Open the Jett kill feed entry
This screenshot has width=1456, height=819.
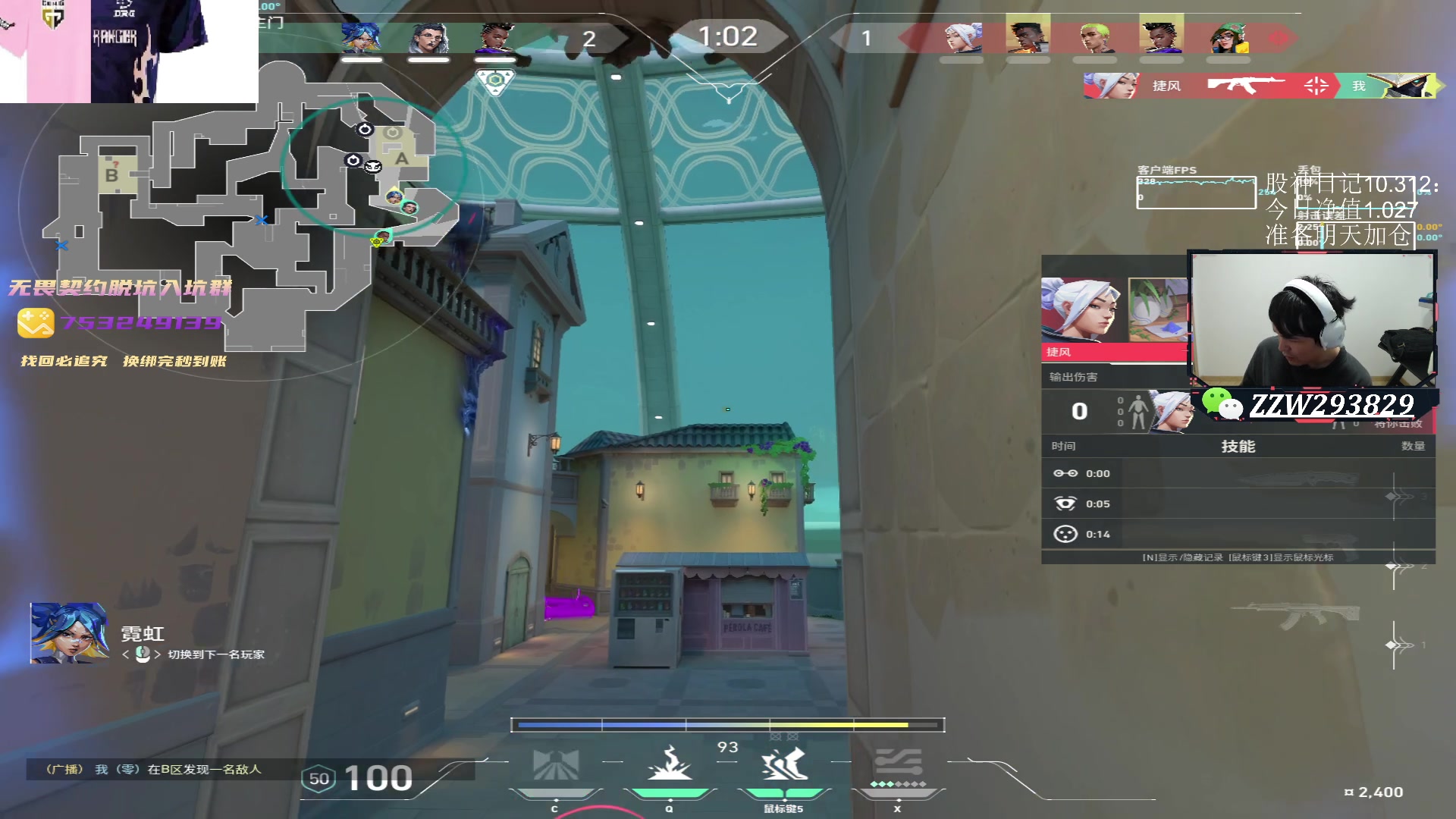coord(1259,86)
